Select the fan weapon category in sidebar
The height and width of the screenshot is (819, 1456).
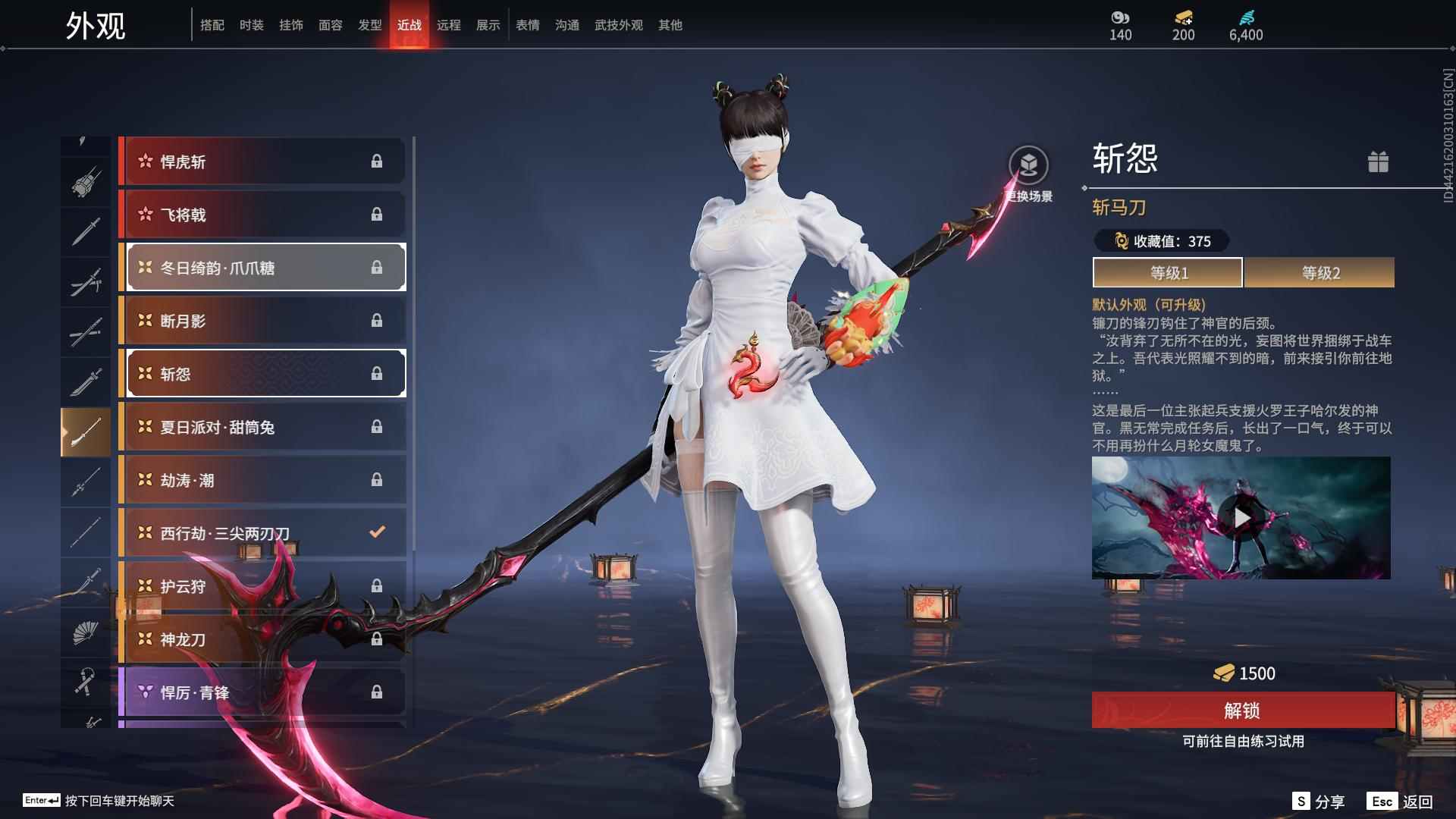click(86, 632)
